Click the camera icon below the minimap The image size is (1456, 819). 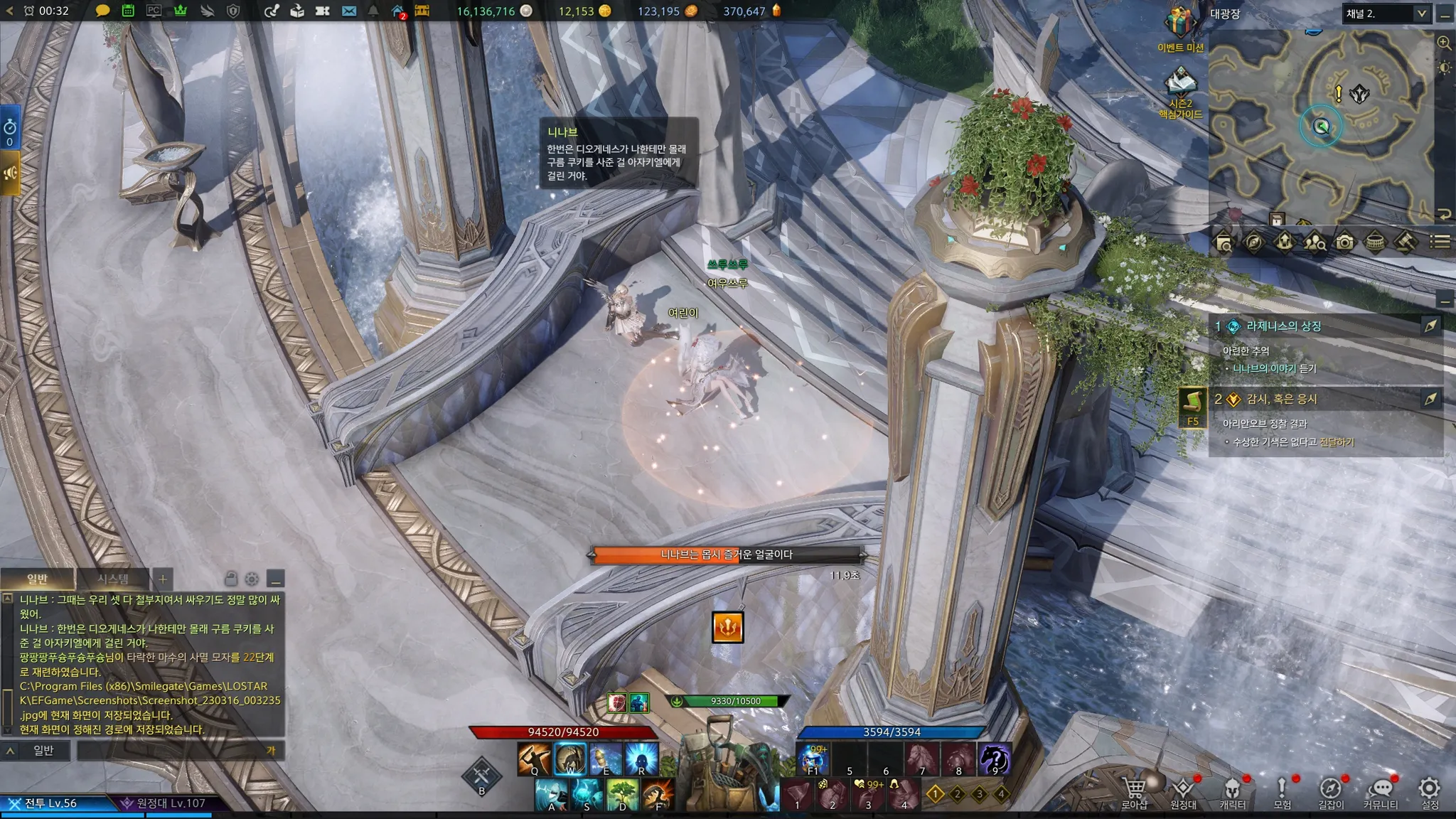click(1344, 242)
